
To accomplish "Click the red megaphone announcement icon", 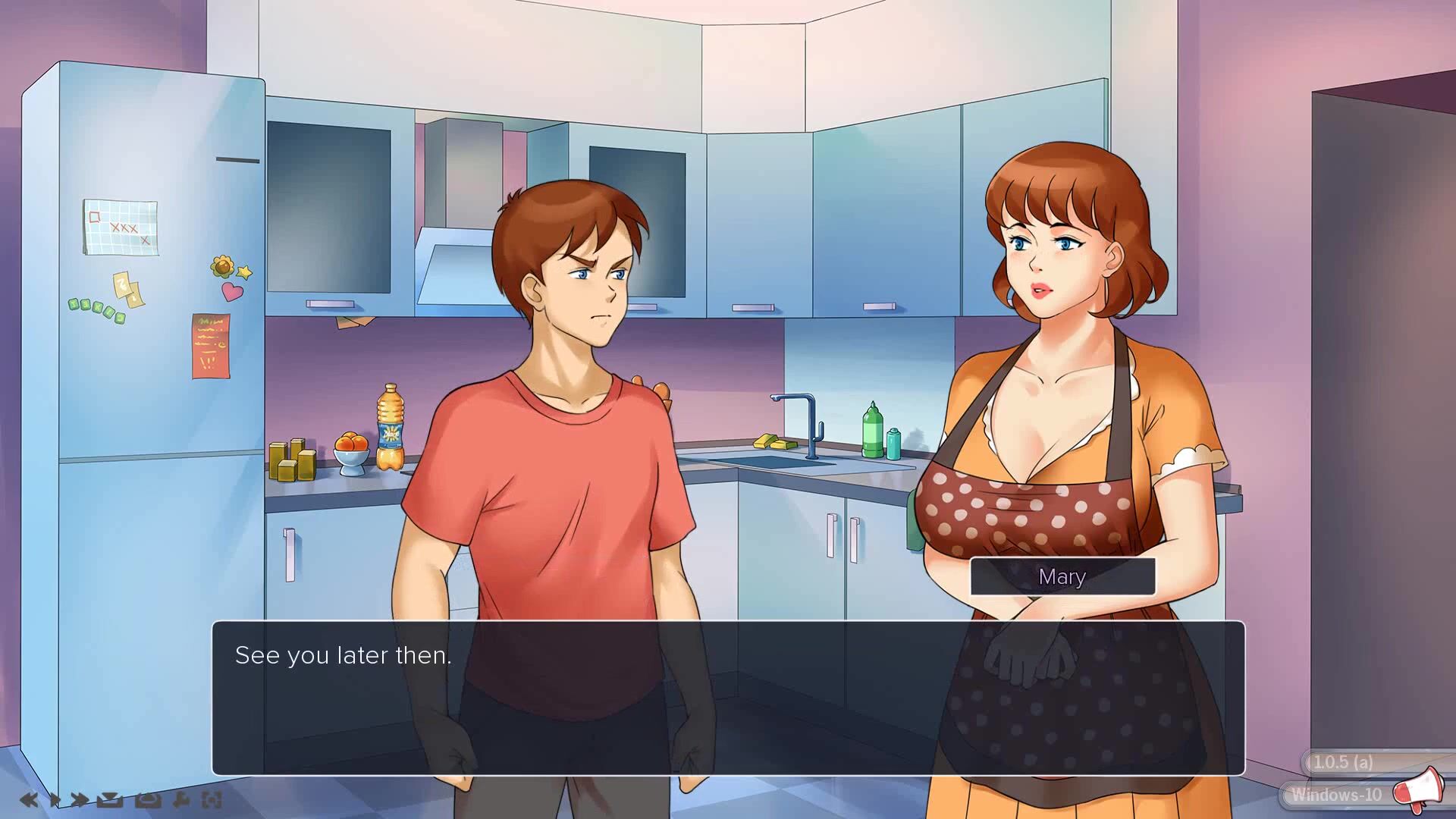I will pos(1417,788).
